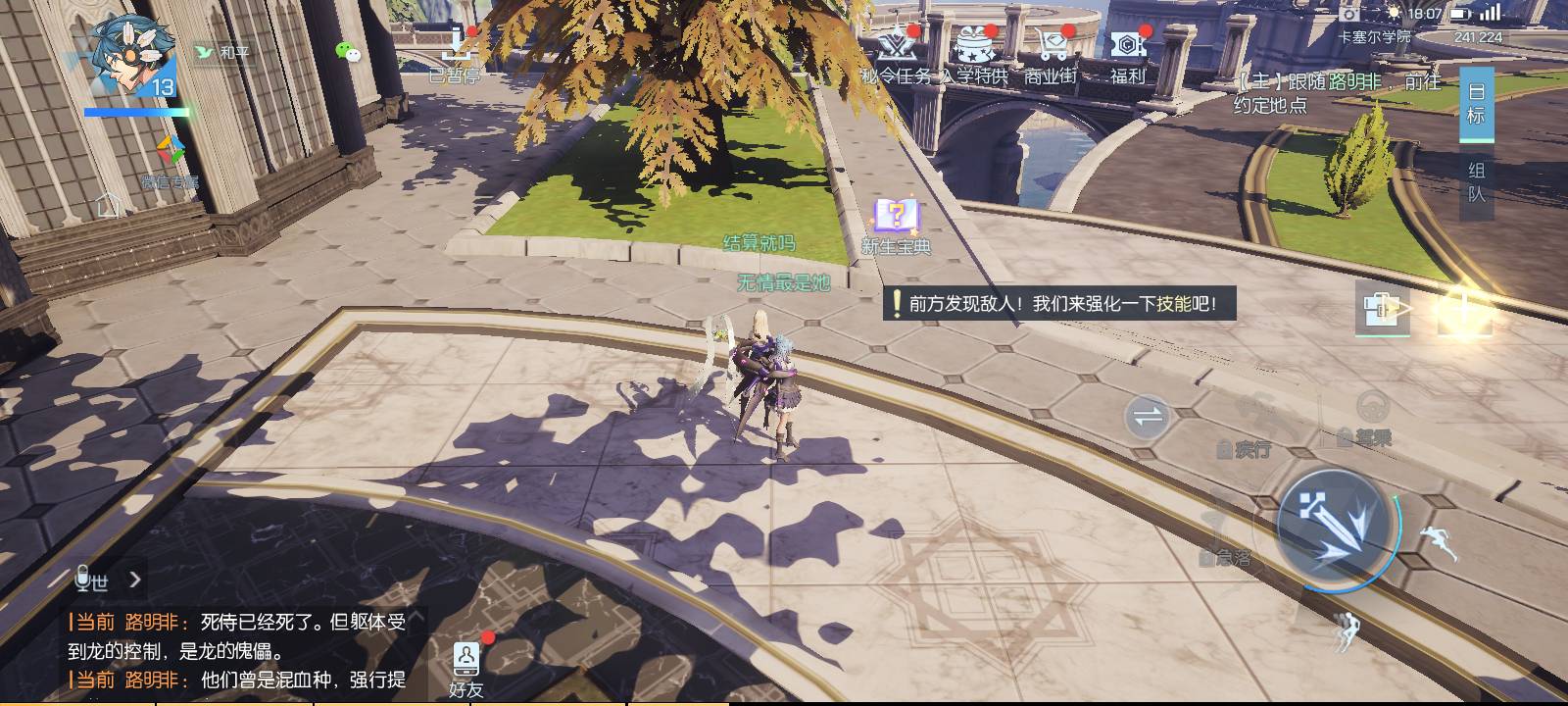
Task: Open the player avatar portrait
Action: tap(132, 54)
